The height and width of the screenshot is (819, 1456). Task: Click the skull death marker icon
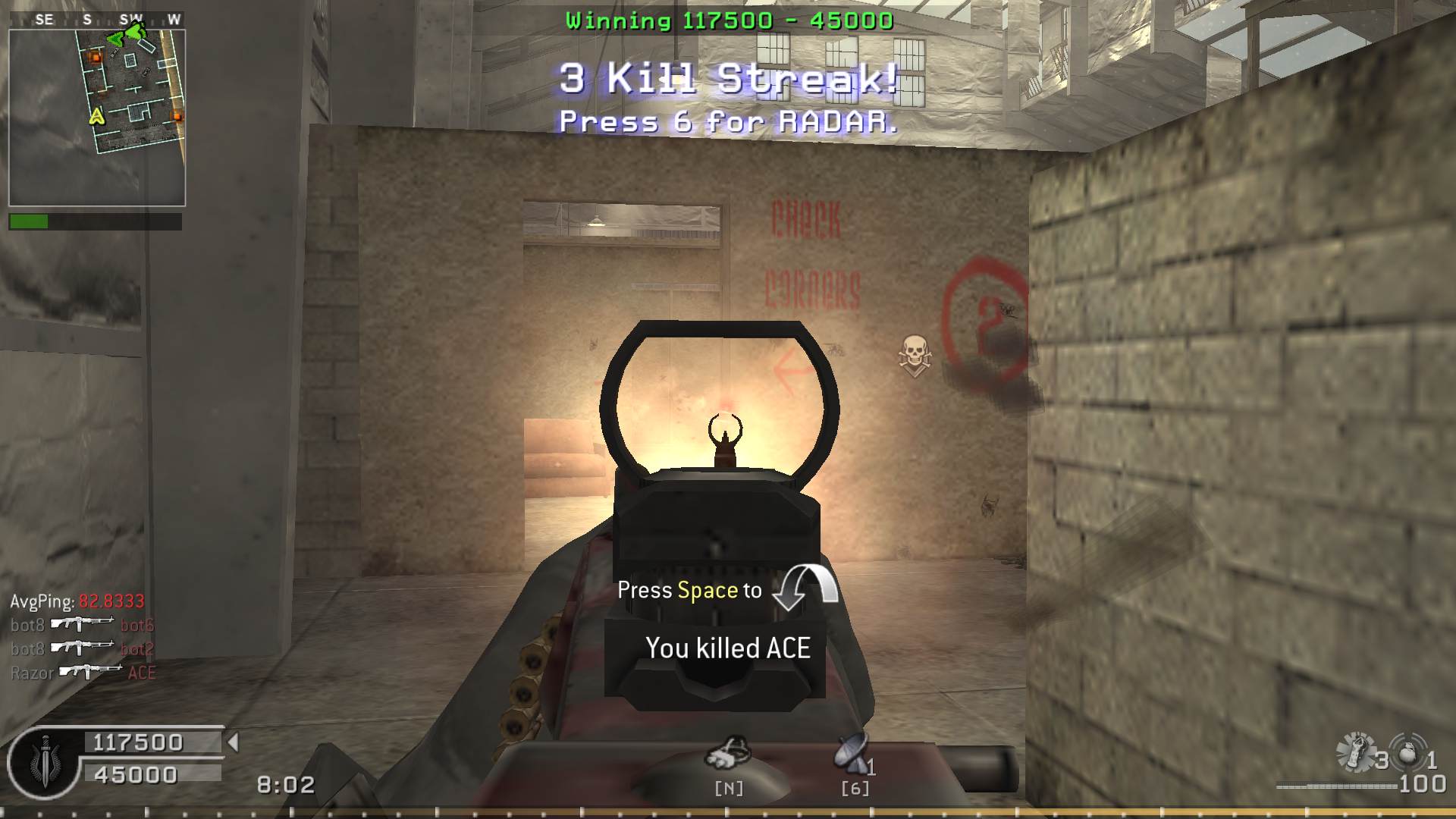coord(915,355)
